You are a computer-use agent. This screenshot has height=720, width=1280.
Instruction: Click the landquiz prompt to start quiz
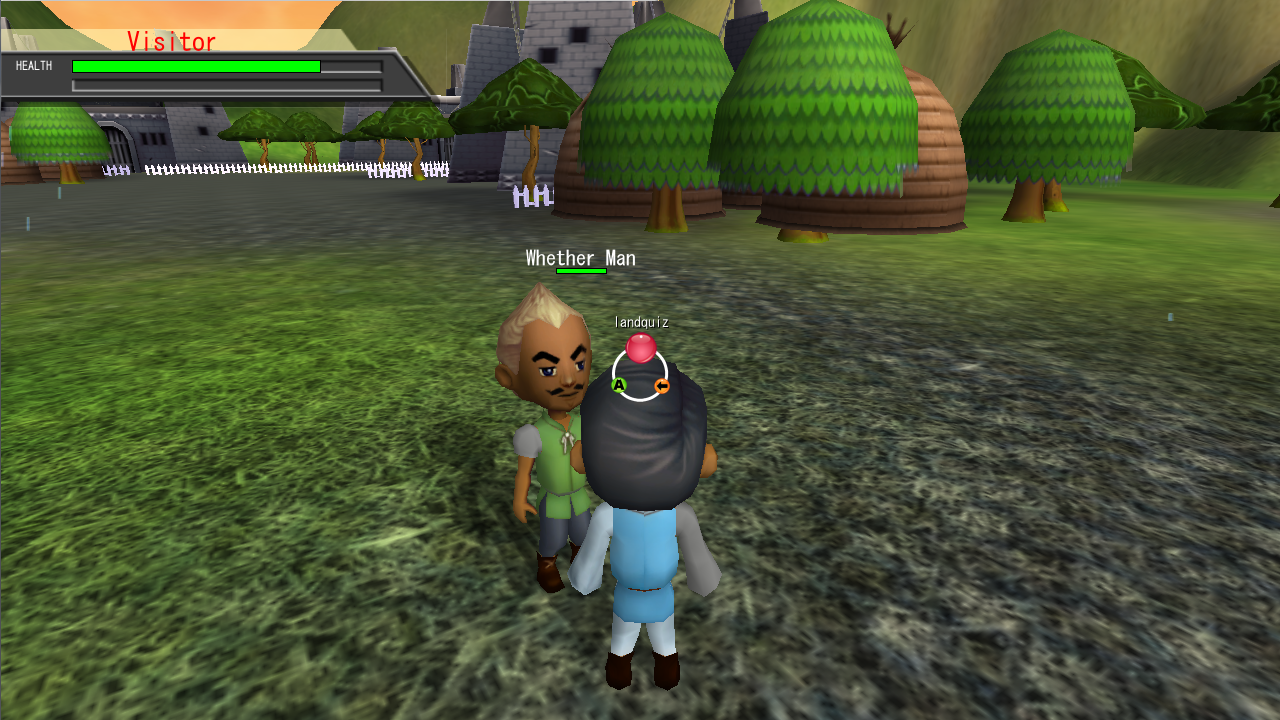(643, 322)
